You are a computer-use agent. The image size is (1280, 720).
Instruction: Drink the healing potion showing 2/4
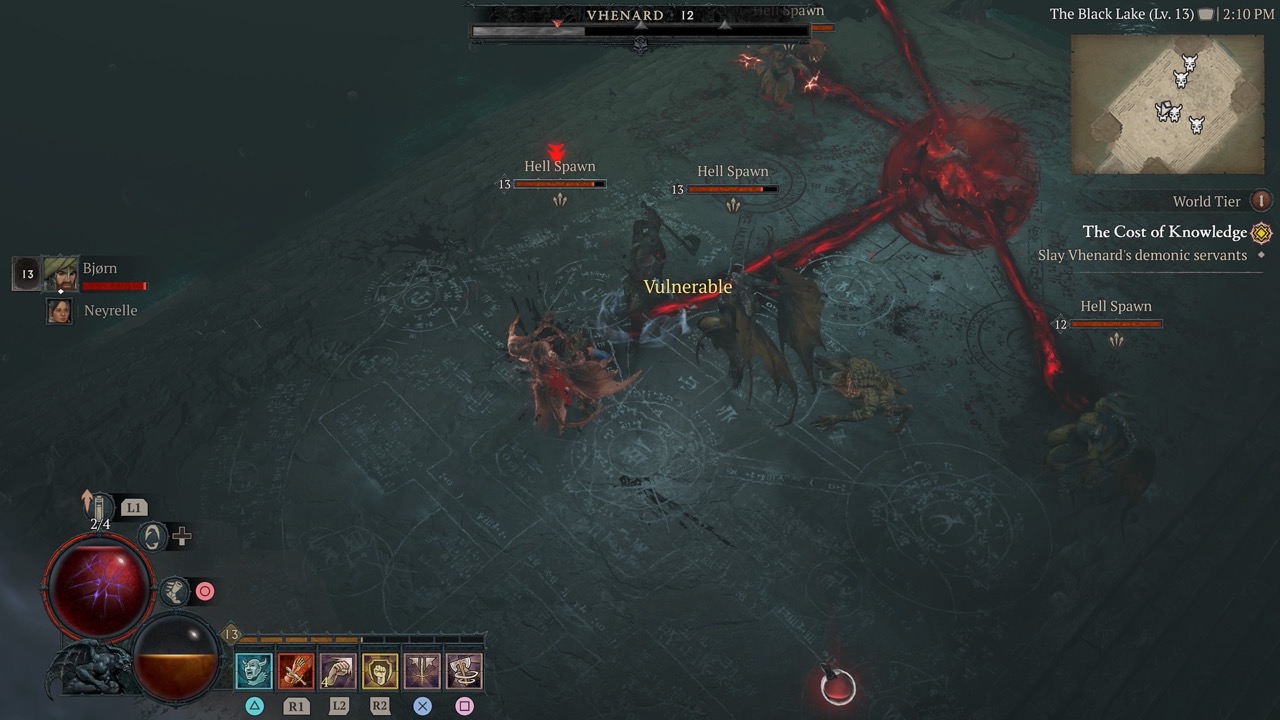(101, 507)
